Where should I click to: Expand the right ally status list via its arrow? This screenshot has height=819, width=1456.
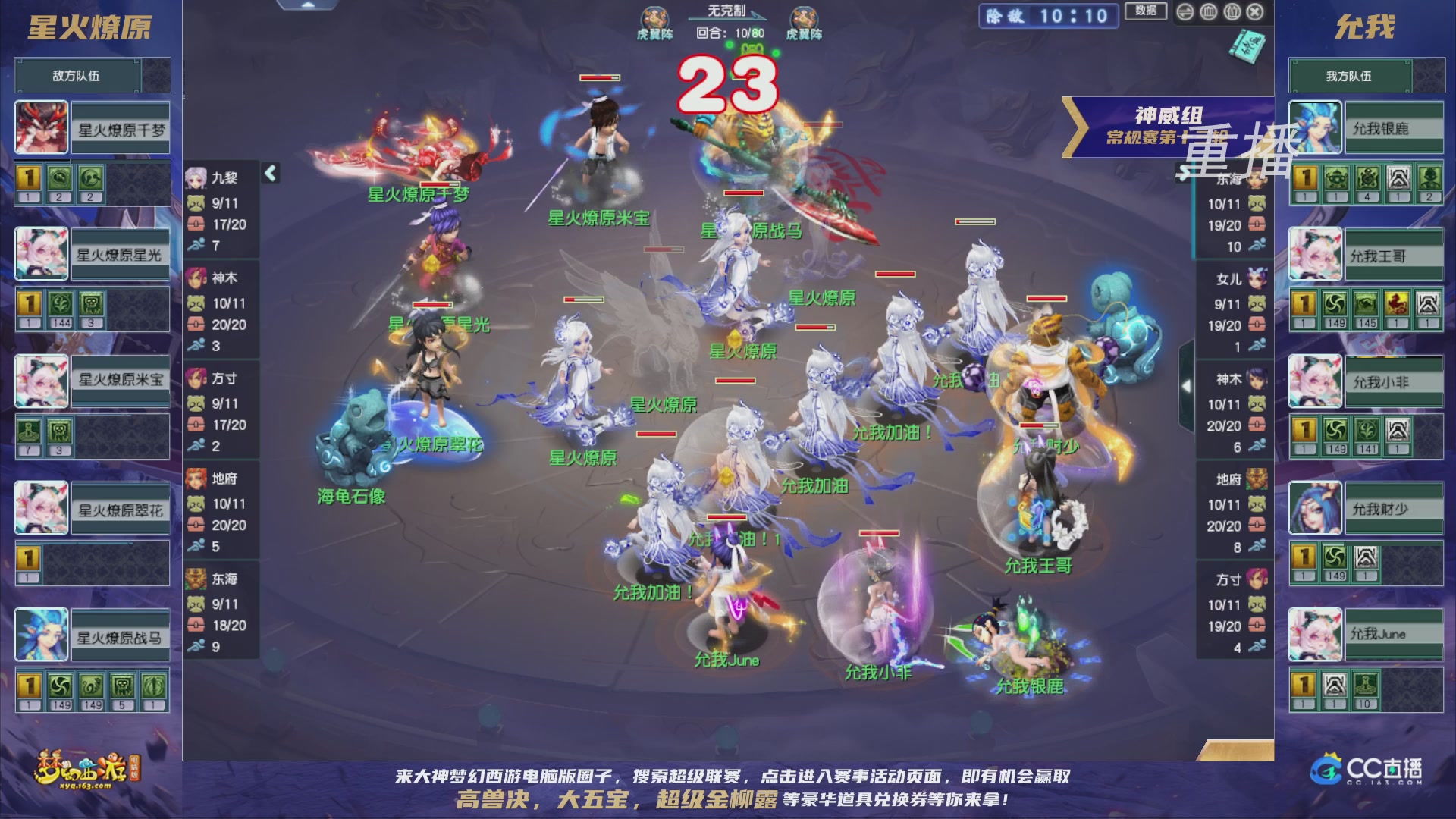coord(1186,385)
